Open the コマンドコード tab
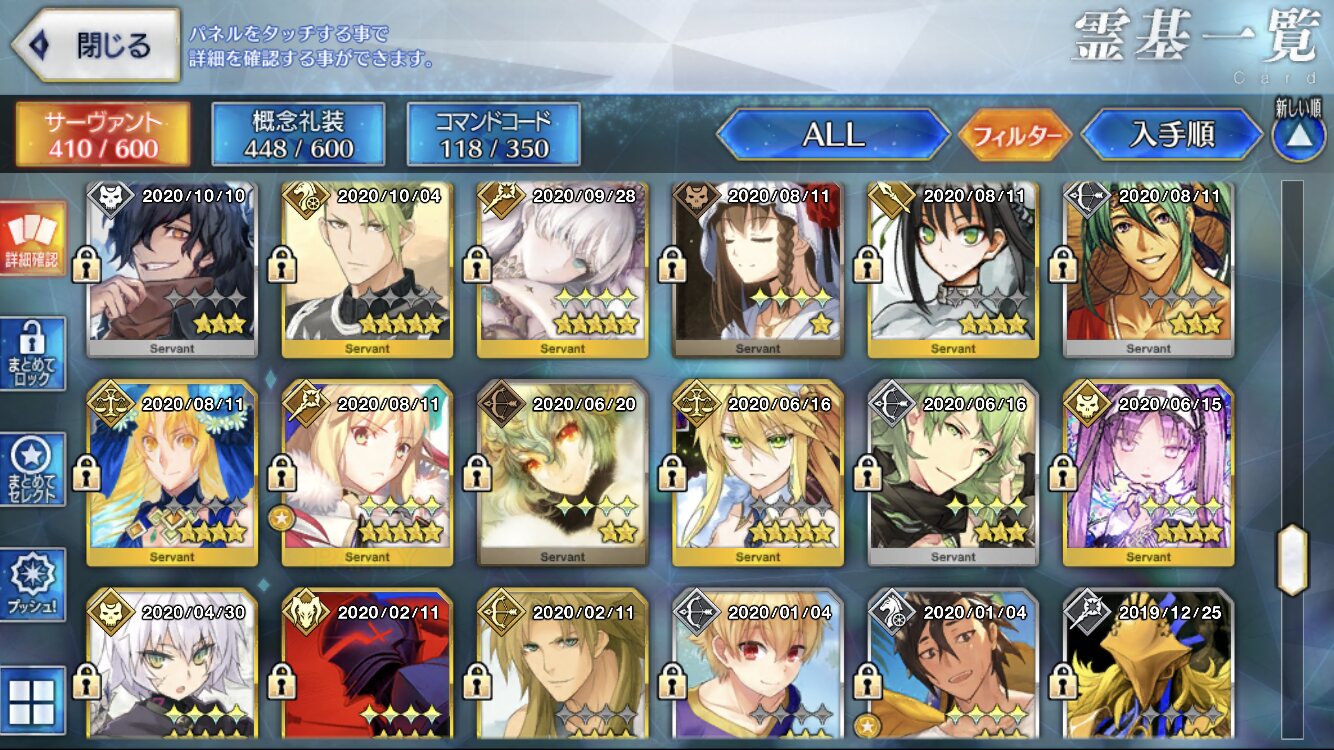Screen dimensions: 1334x750 pyautogui.click(x=493, y=134)
